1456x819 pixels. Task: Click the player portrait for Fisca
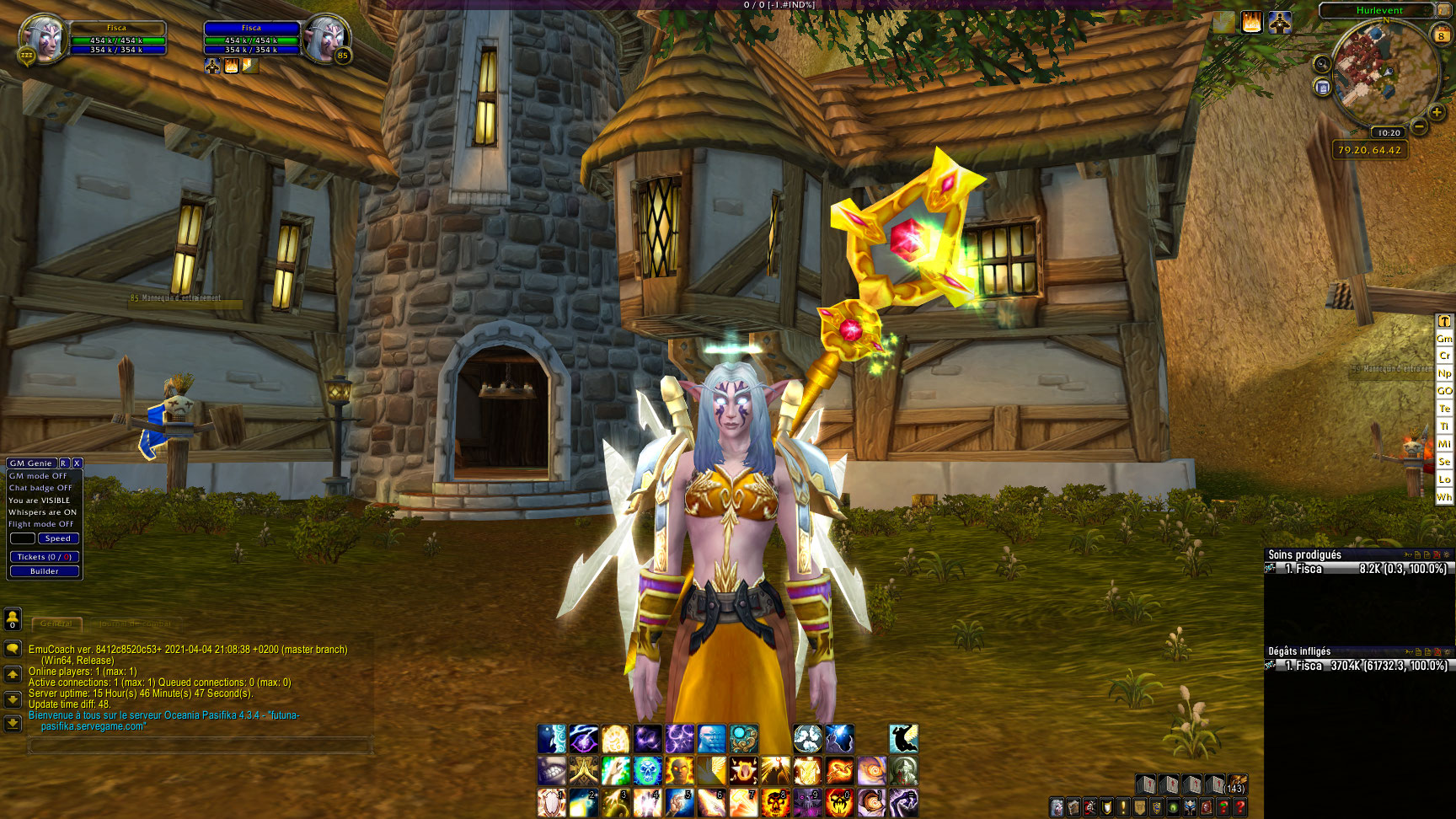click(42, 39)
